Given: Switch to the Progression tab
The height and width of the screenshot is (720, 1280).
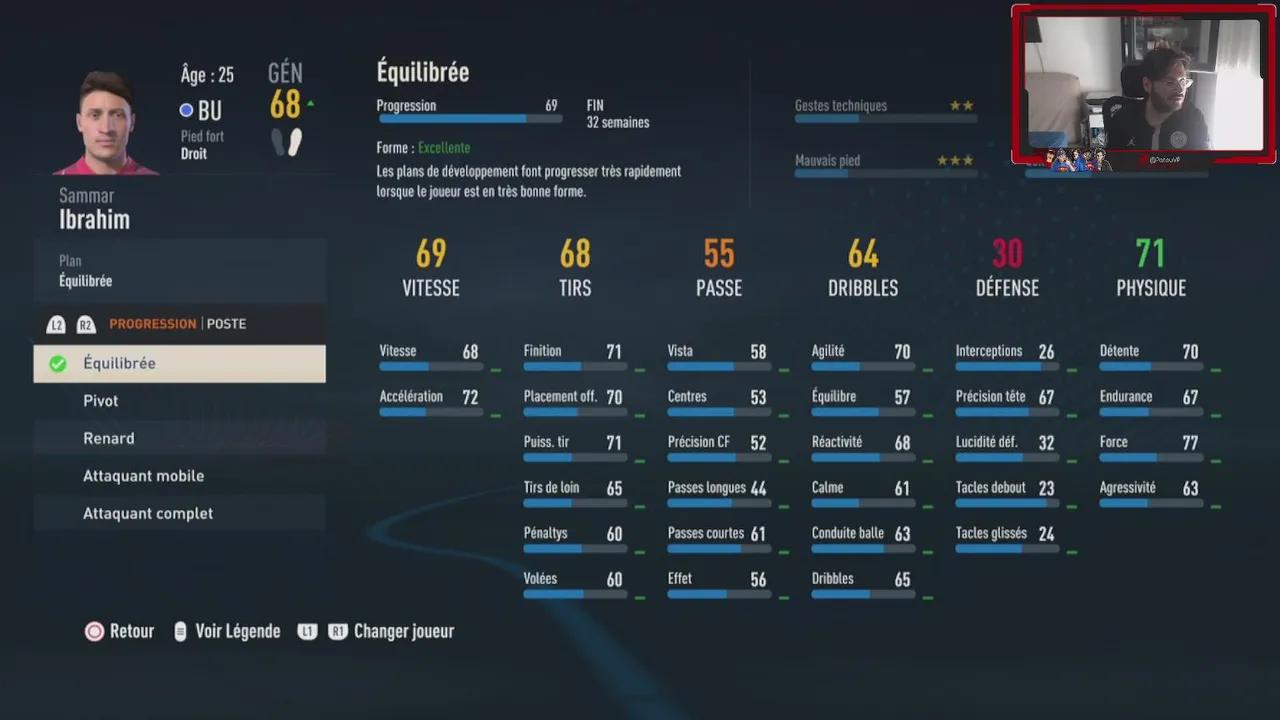Looking at the screenshot, I should click(152, 324).
